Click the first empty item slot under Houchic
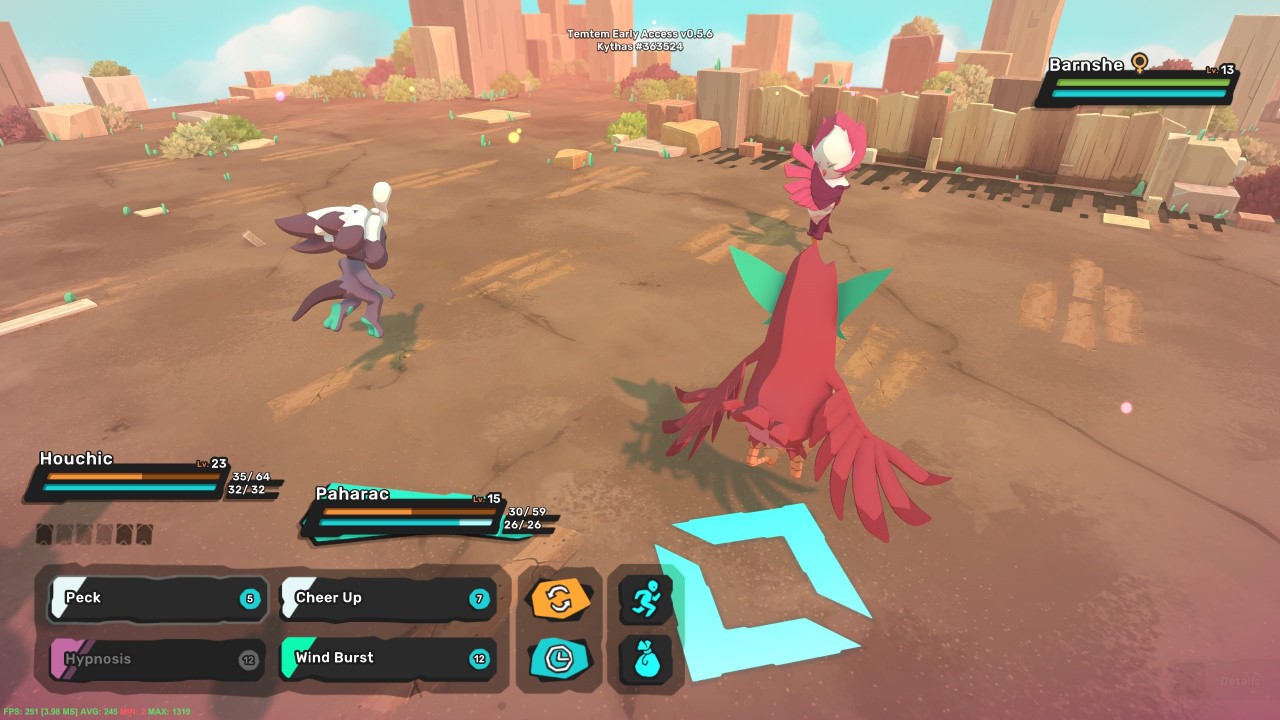Screen dimensions: 1280x720 click(44, 536)
